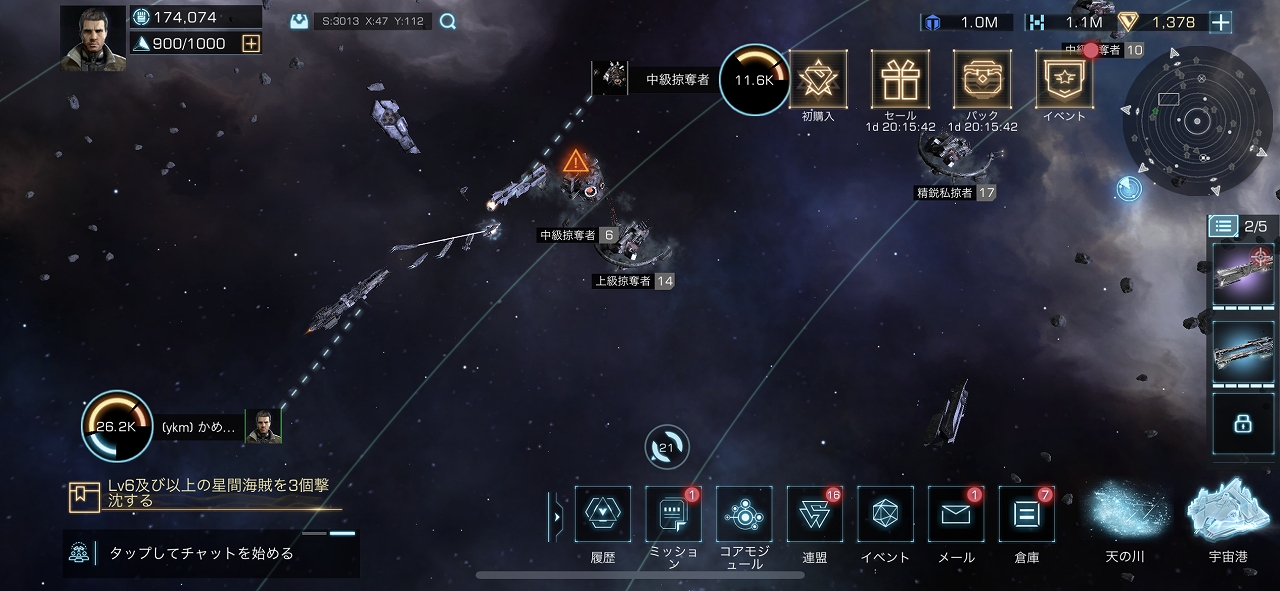Open the 初購入 first purchase offer

(818, 79)
